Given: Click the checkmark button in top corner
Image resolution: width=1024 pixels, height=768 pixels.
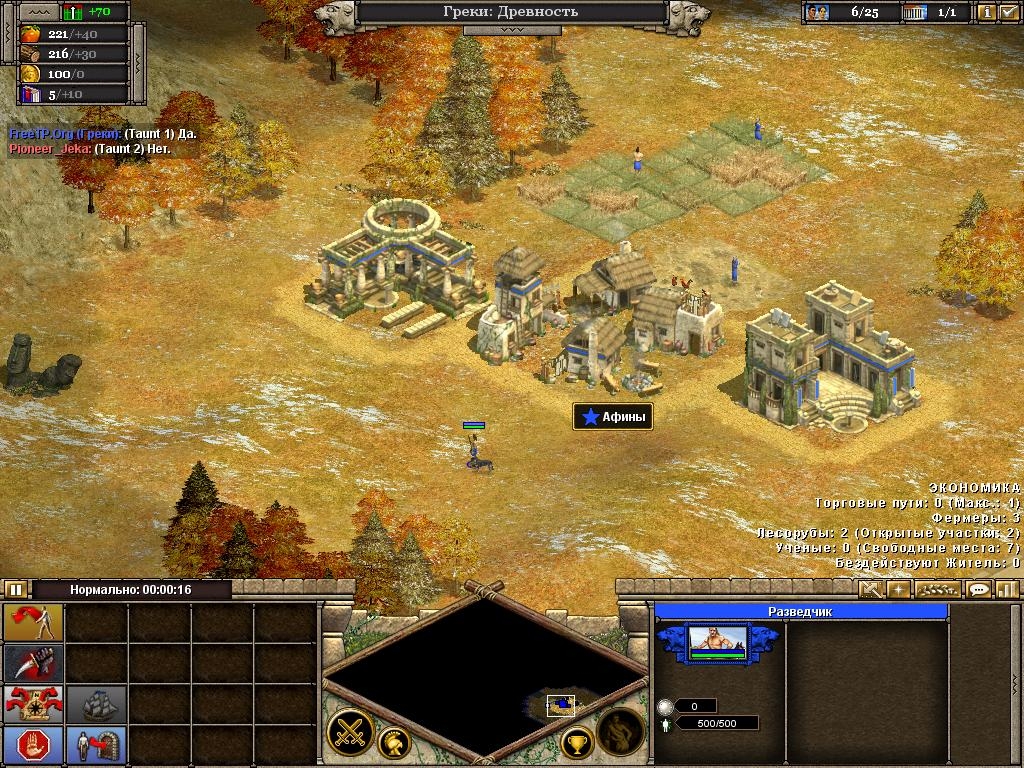Looking at the screenshot, I should pyautogui.click(x=1008, y=13).
